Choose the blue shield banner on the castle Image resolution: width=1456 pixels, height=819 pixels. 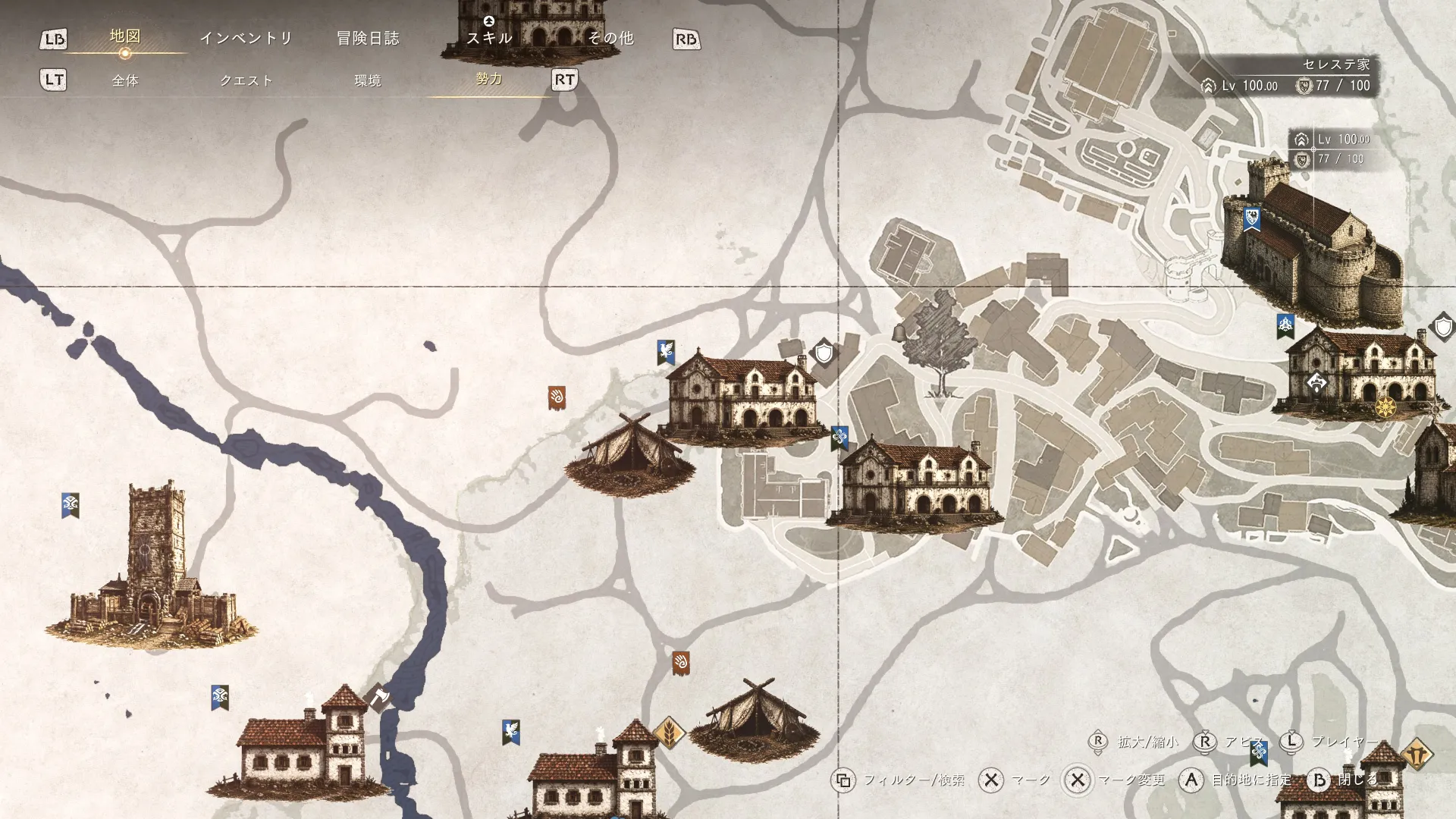[x=1252, y=219]
